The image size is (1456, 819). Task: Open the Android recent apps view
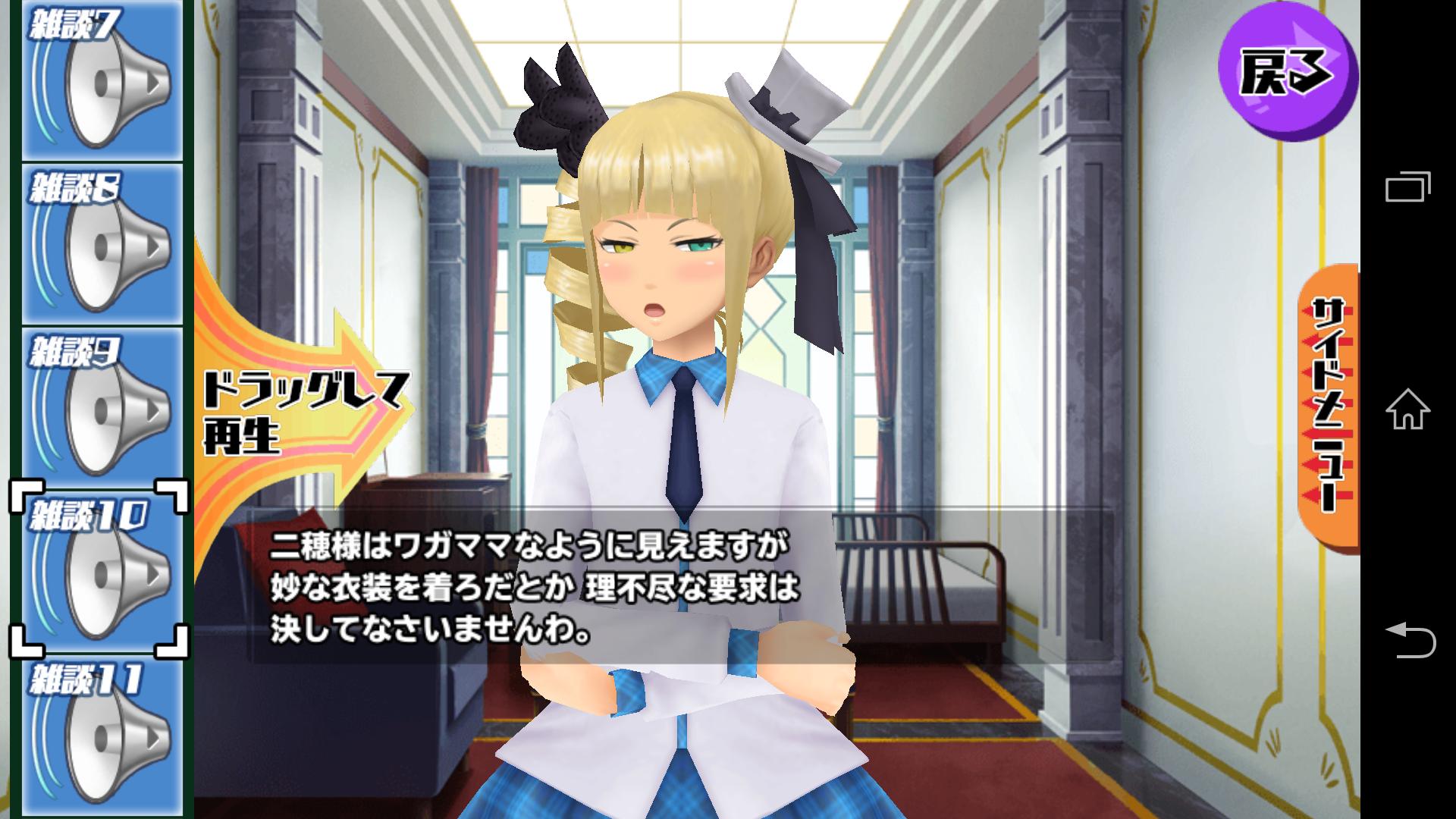(x=1408, y=187)
